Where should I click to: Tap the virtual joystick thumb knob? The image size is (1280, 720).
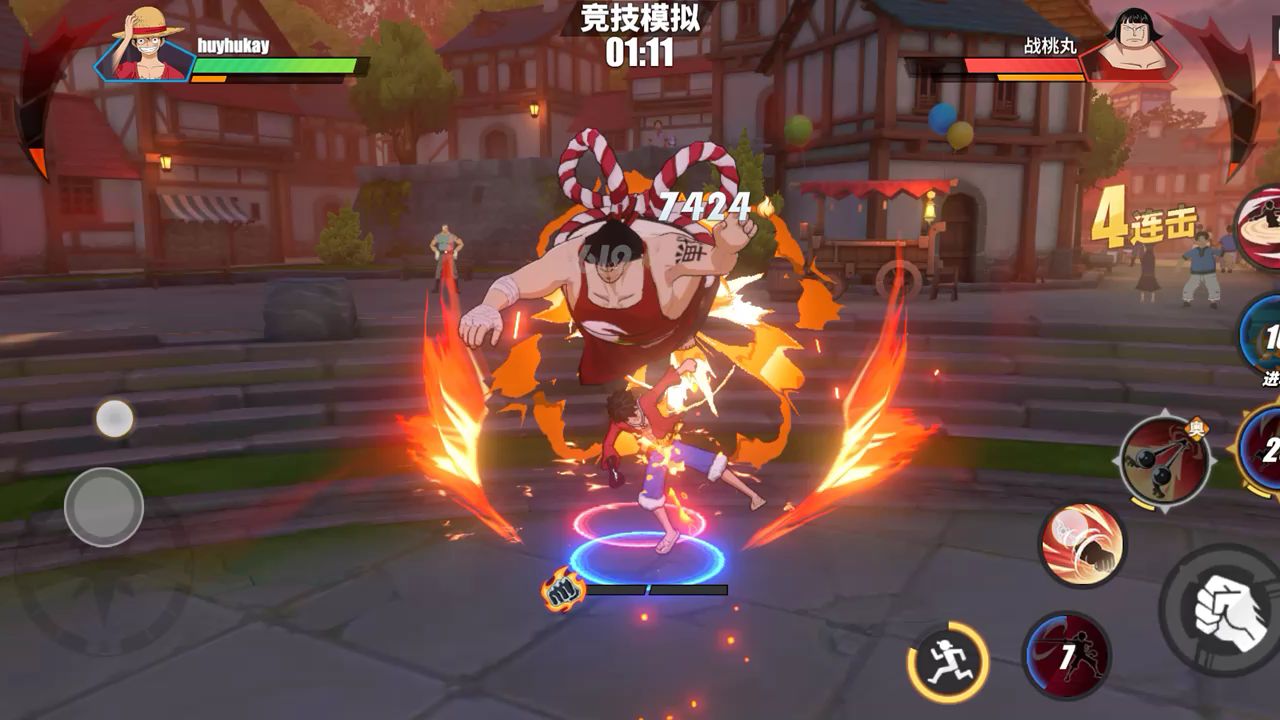104,507
